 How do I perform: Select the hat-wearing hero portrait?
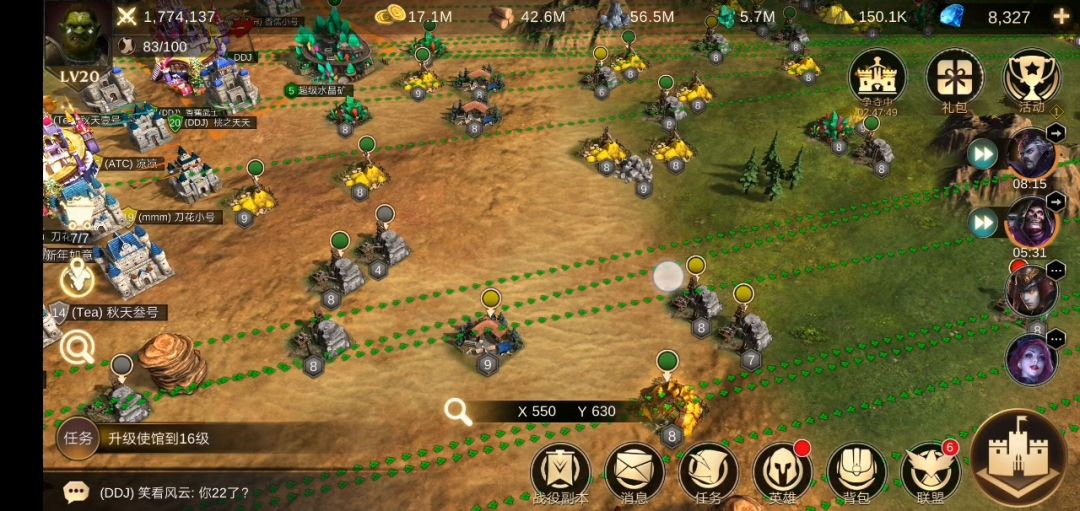pyautogui.click(x=1030, y=292)
